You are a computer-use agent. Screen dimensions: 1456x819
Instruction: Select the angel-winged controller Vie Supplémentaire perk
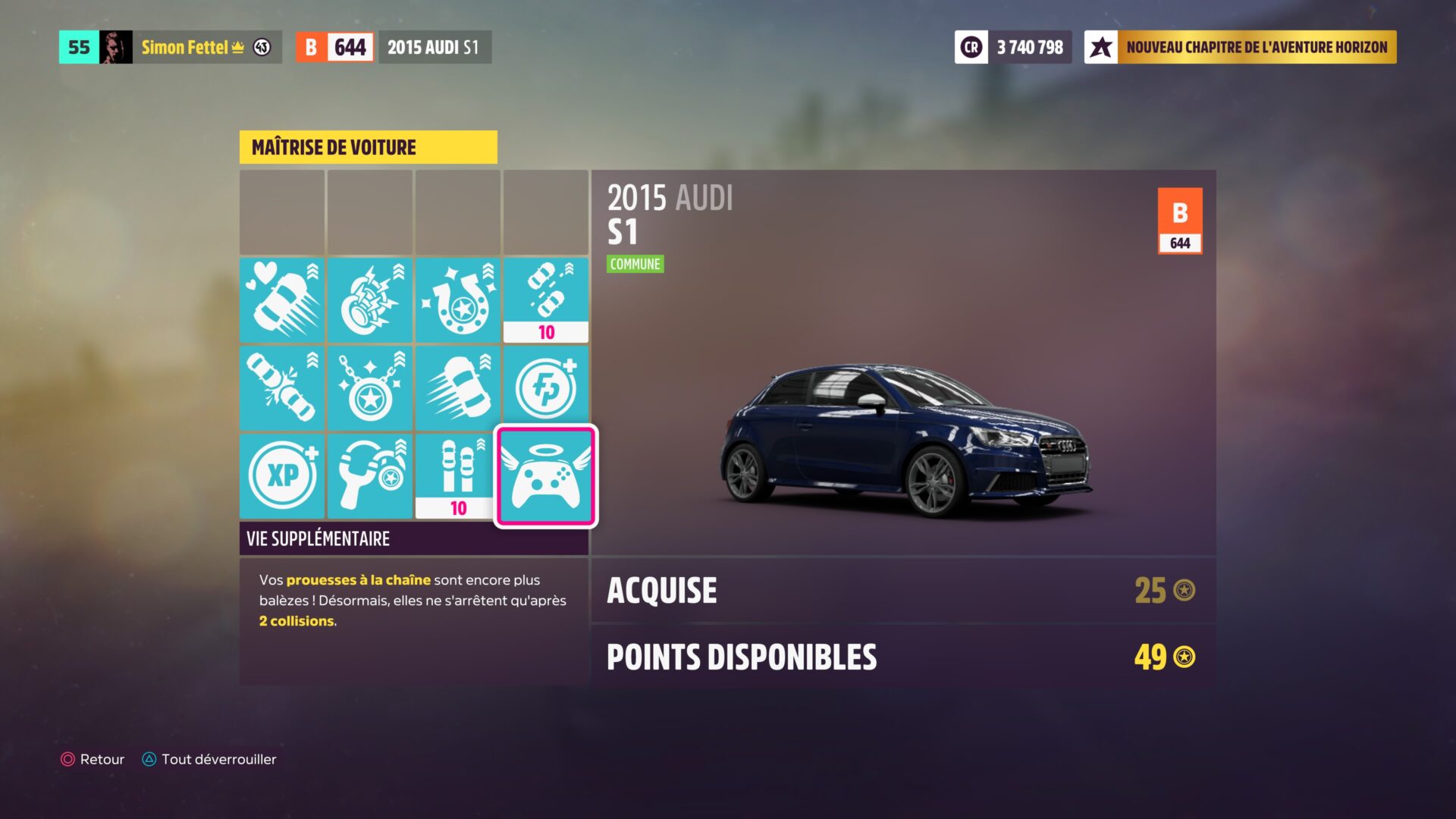click(x=545, y=476)
